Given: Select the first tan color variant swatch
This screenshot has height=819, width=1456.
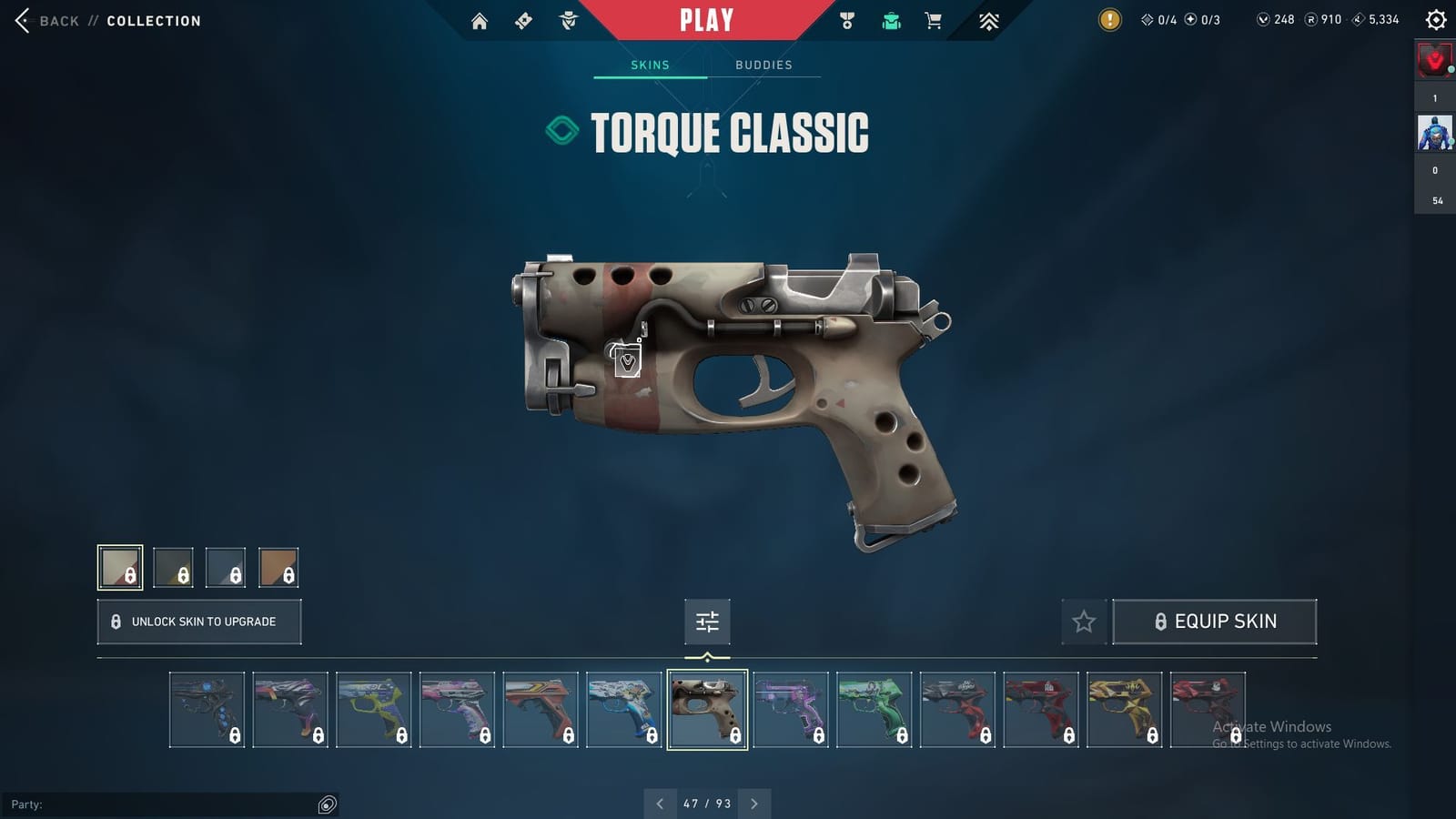Looking at the screenshot, I should (122, 568).
